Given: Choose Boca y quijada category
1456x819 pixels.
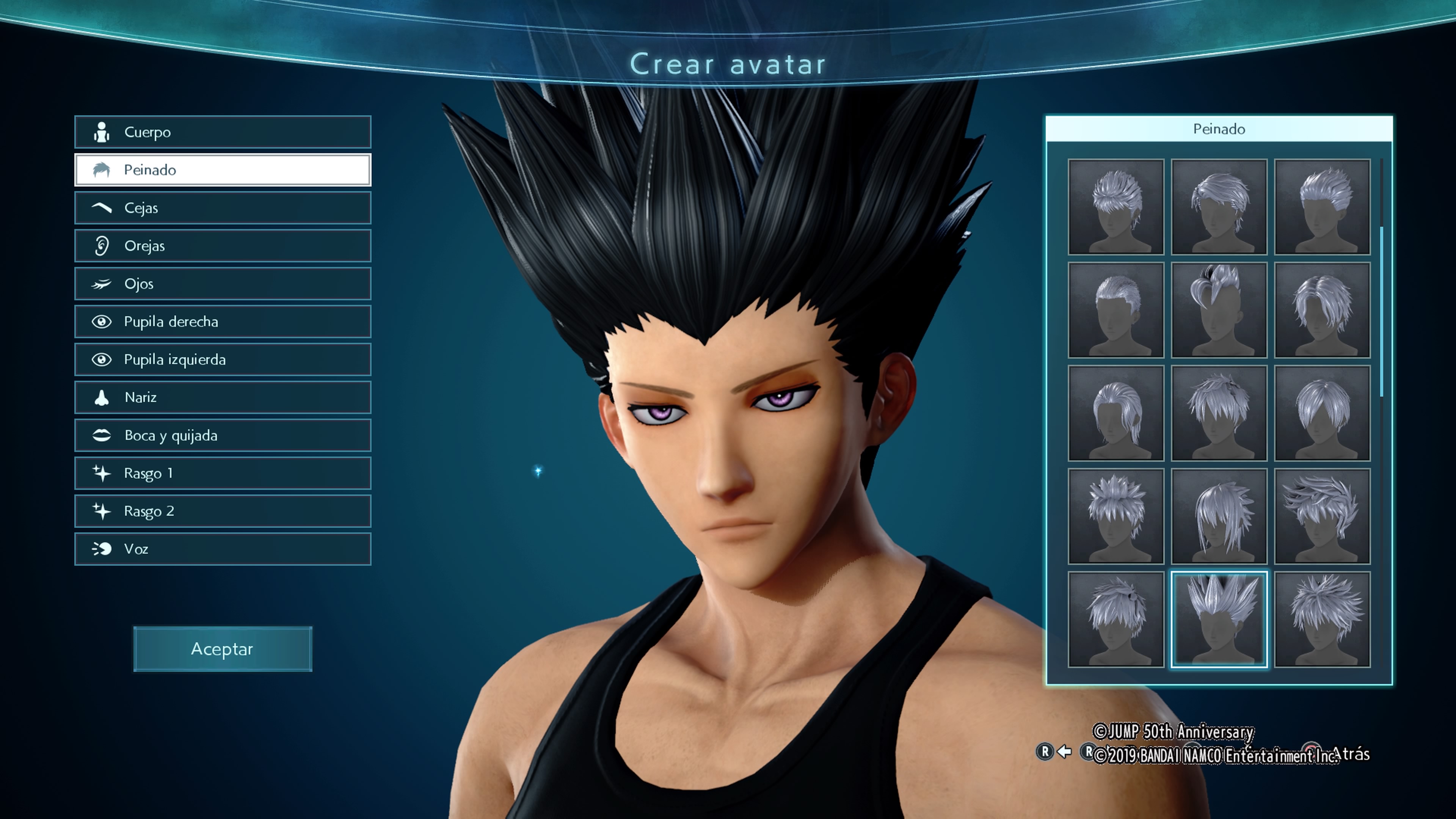Looking at the screenshot, I should point(223,435).
